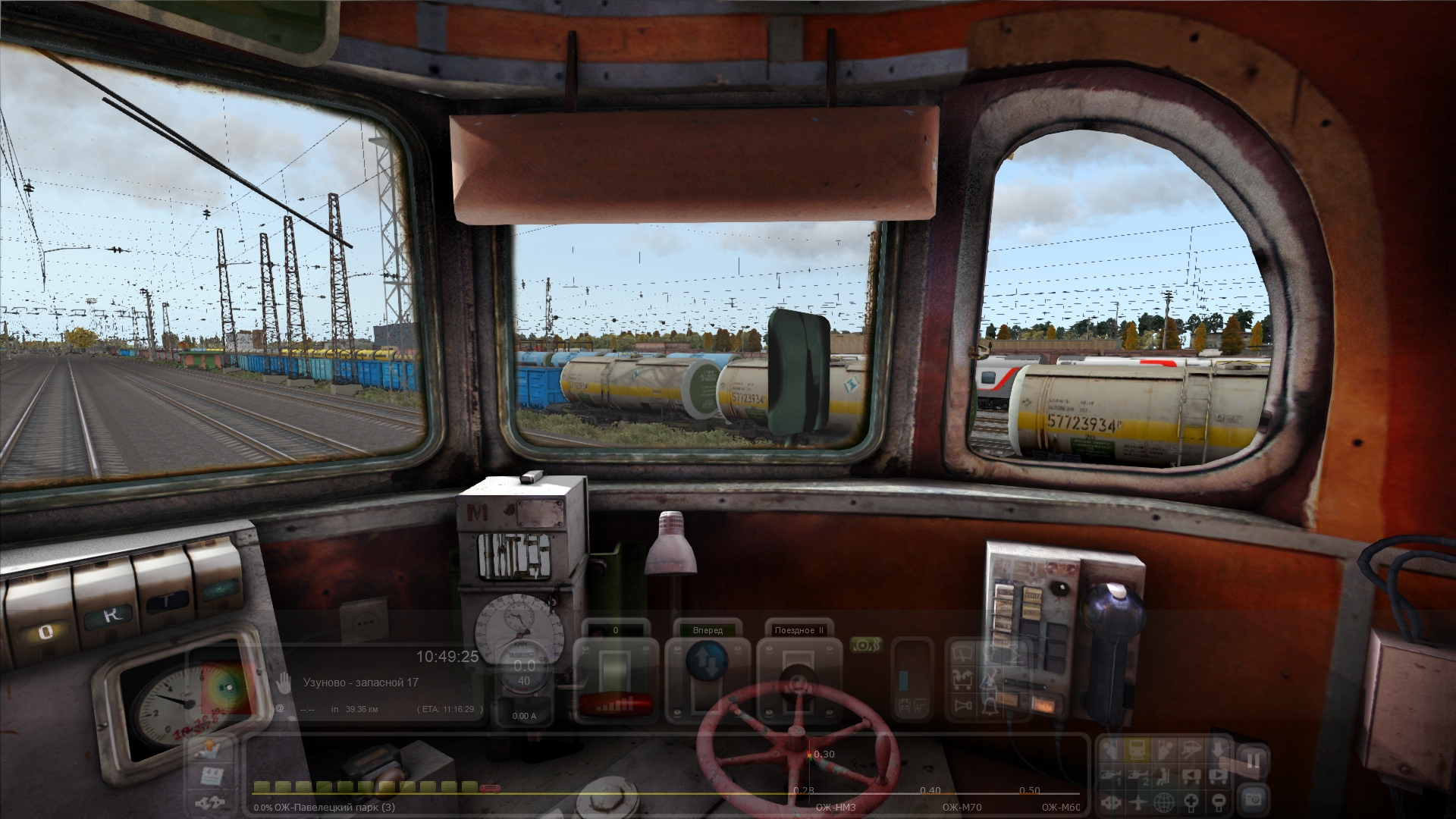Adjust the throttle lever showing 0

(x=614, y=667)
